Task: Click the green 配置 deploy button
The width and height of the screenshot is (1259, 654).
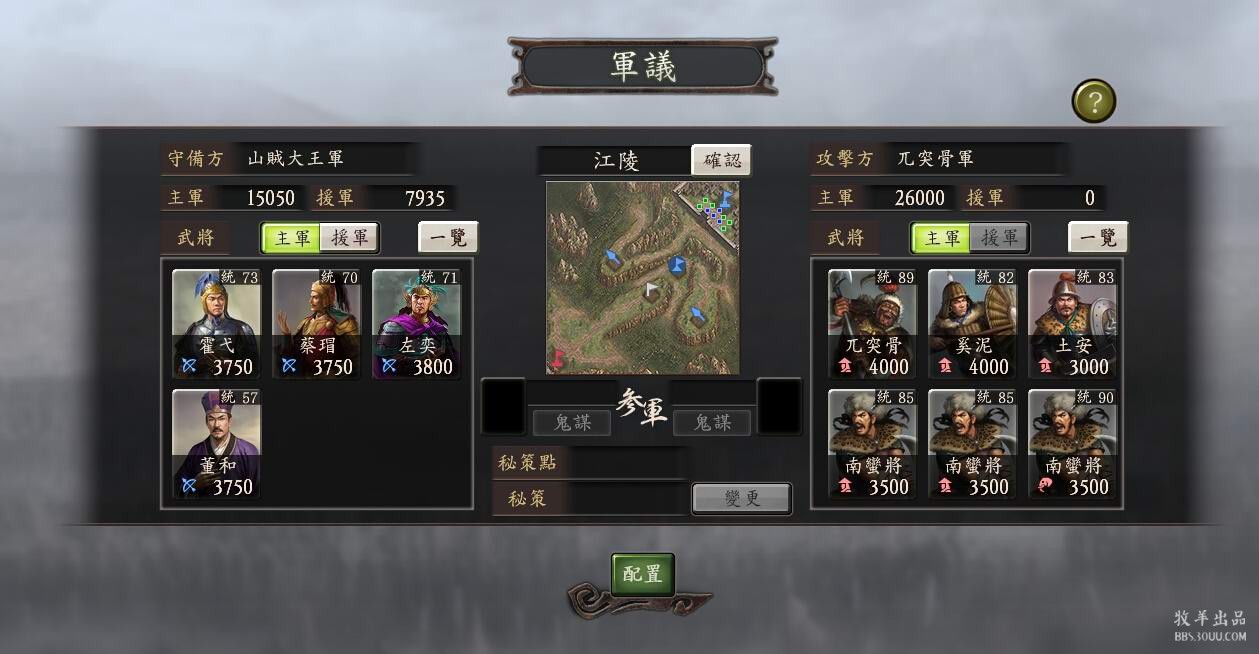Action: pos(642,574)
